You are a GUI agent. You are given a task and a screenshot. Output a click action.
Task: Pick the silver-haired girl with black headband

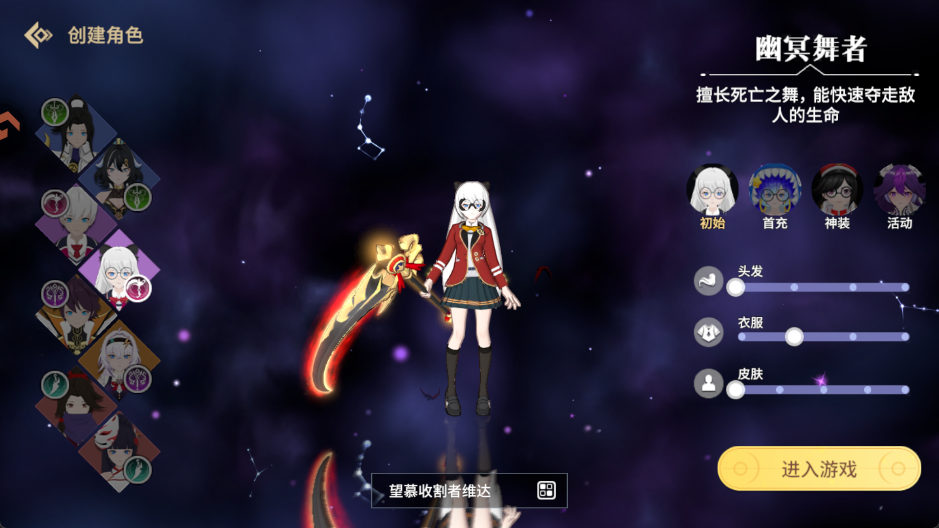tap(118, 357)
